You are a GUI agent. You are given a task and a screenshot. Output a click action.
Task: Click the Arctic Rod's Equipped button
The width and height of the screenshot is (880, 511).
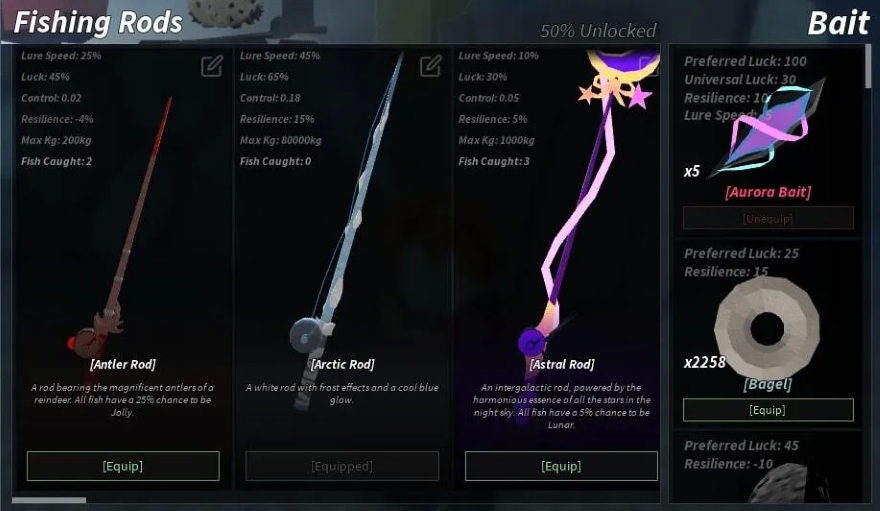[x=342, y=466]
